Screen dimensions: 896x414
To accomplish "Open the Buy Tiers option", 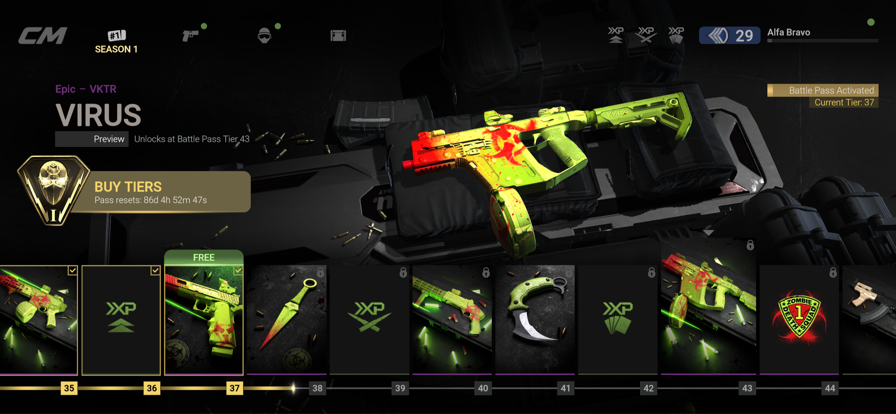I will pos(135,192).
